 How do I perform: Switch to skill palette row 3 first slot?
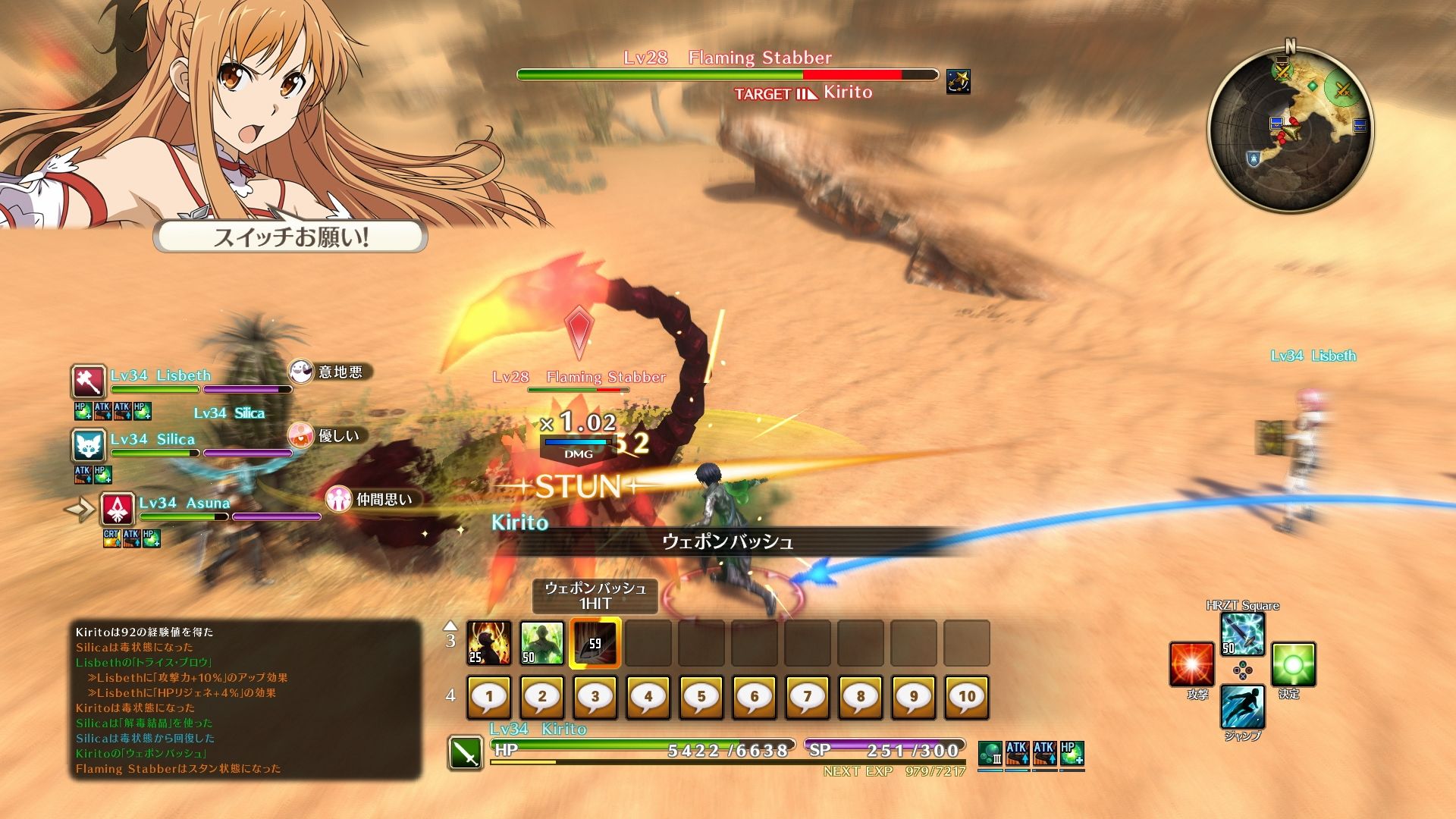488,642
